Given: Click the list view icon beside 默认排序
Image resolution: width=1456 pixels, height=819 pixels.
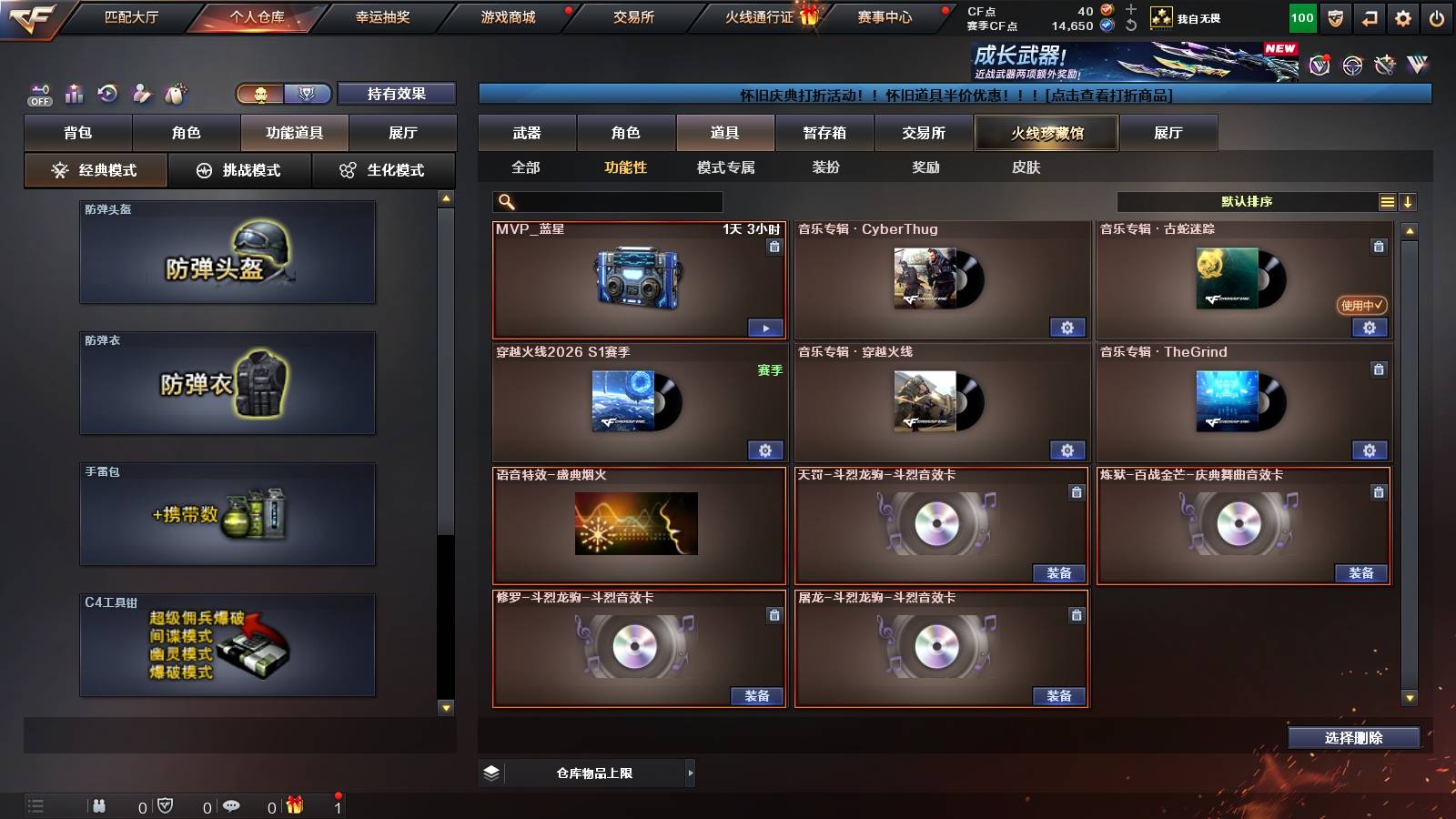Looking at the screenshot, I should click(x=1386, y=200).
